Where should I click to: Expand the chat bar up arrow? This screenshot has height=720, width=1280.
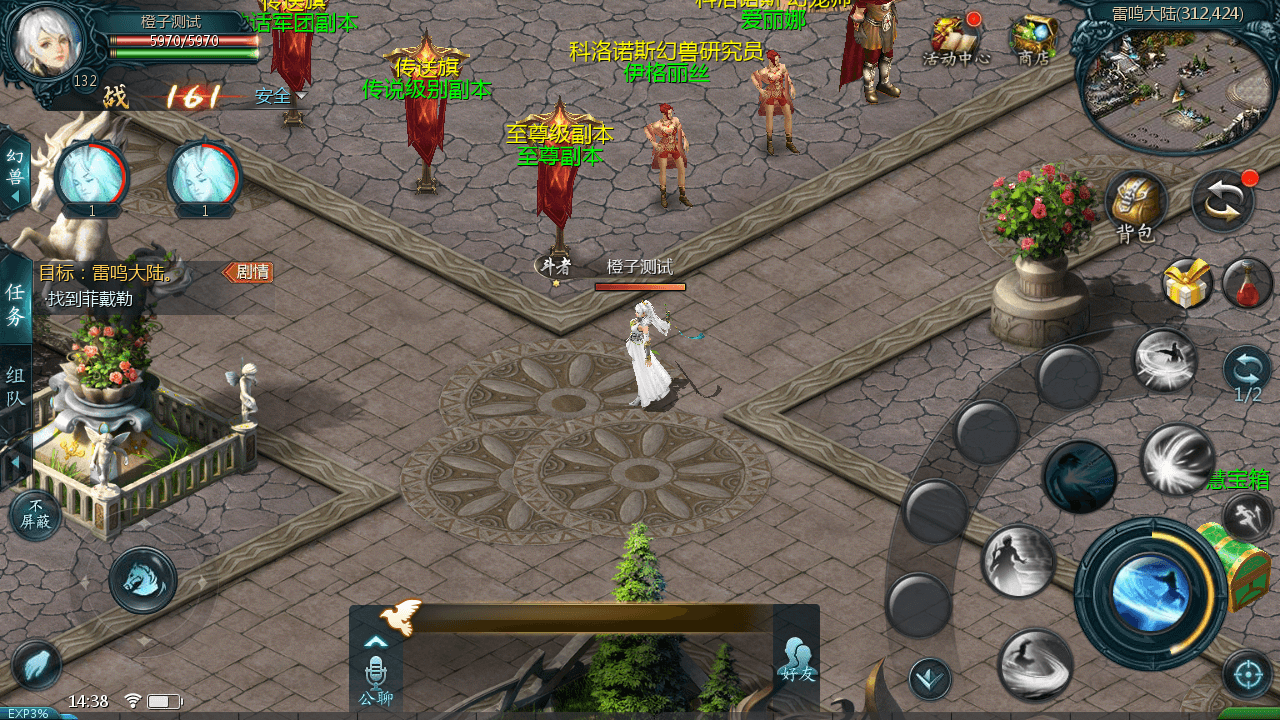[376, 642]
